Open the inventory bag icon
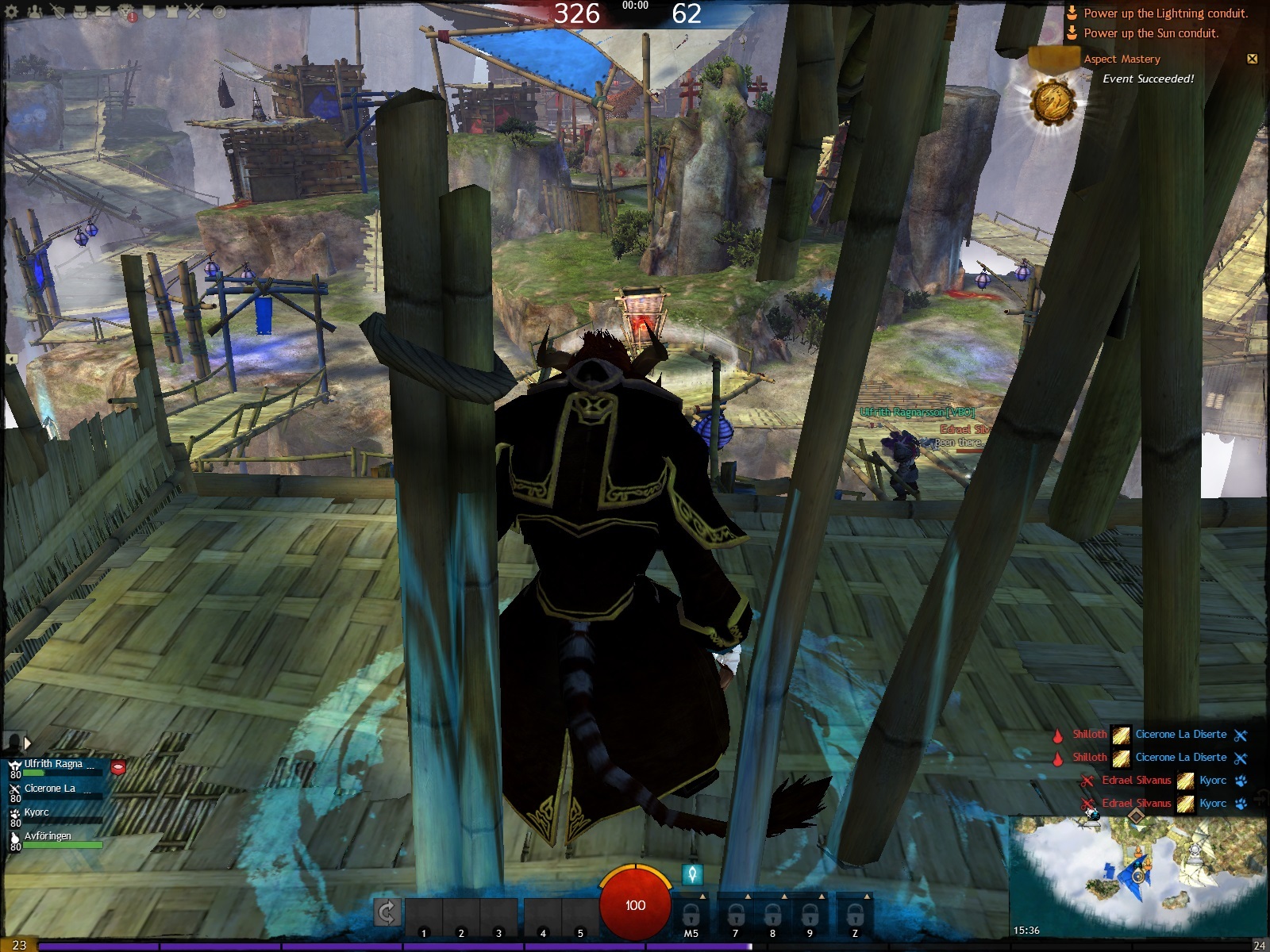 coord(80,12)
